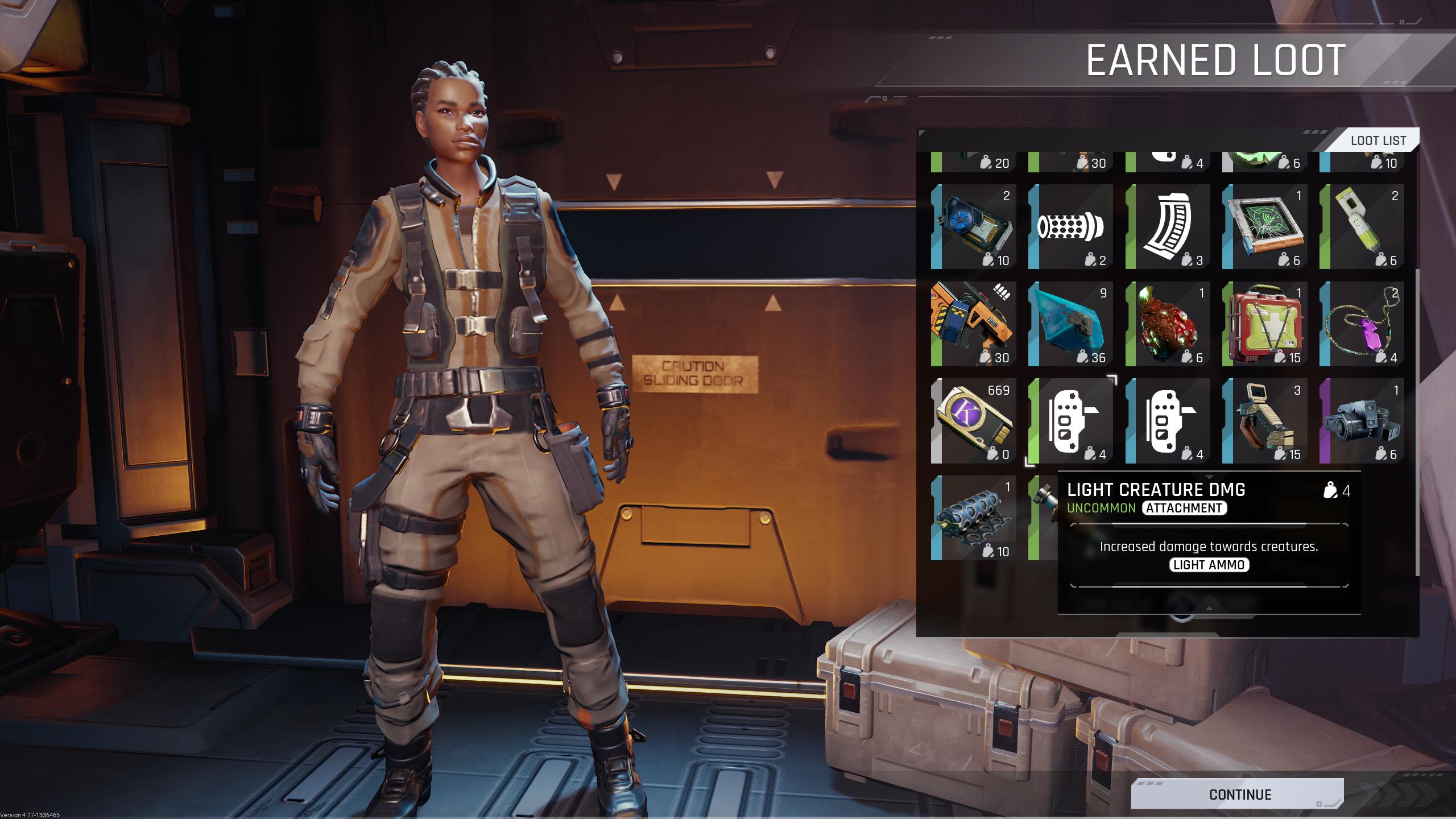Click the green-rarity Light Creature DMG attachment
The width and height of the screenshot is (1456, 819).
pos(1070,421)
